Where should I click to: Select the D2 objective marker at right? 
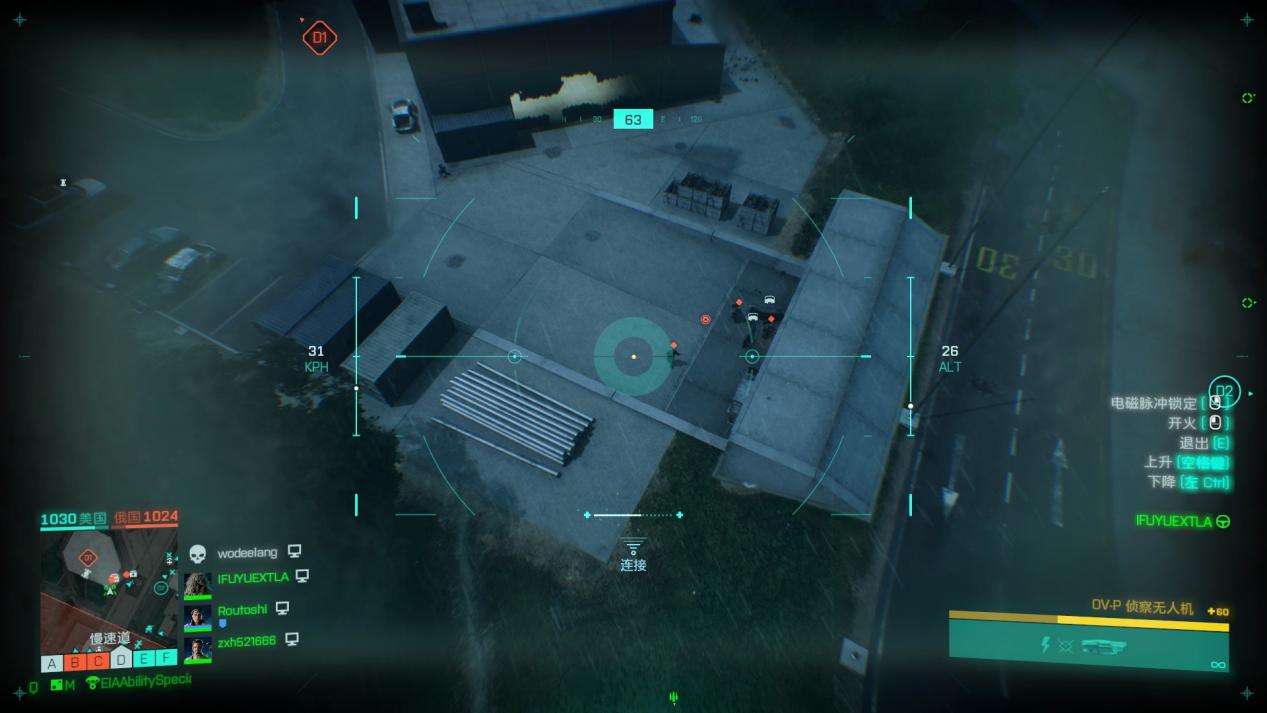1224,392
